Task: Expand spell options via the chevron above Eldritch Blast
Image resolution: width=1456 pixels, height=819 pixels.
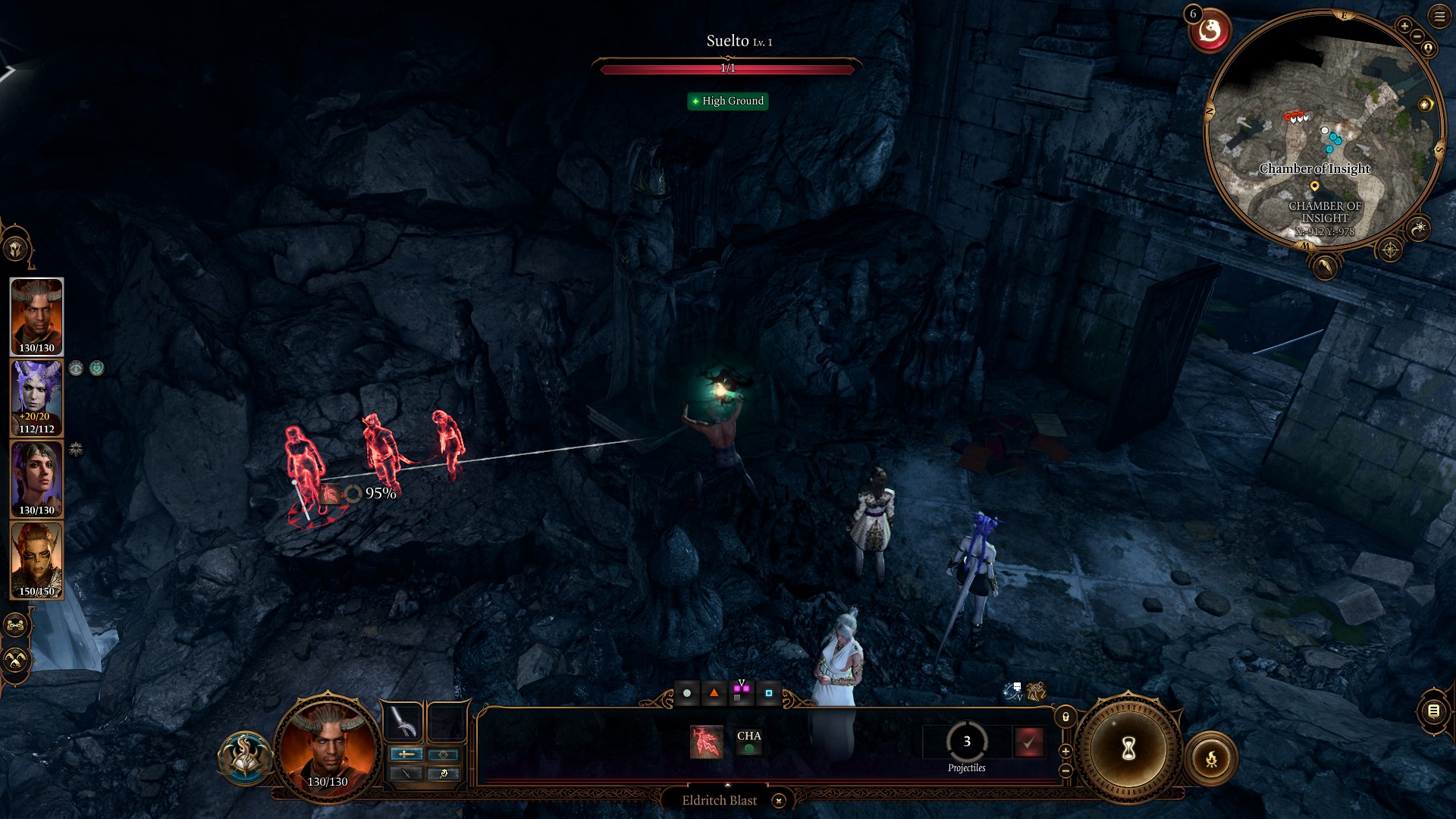Action: 727,785
